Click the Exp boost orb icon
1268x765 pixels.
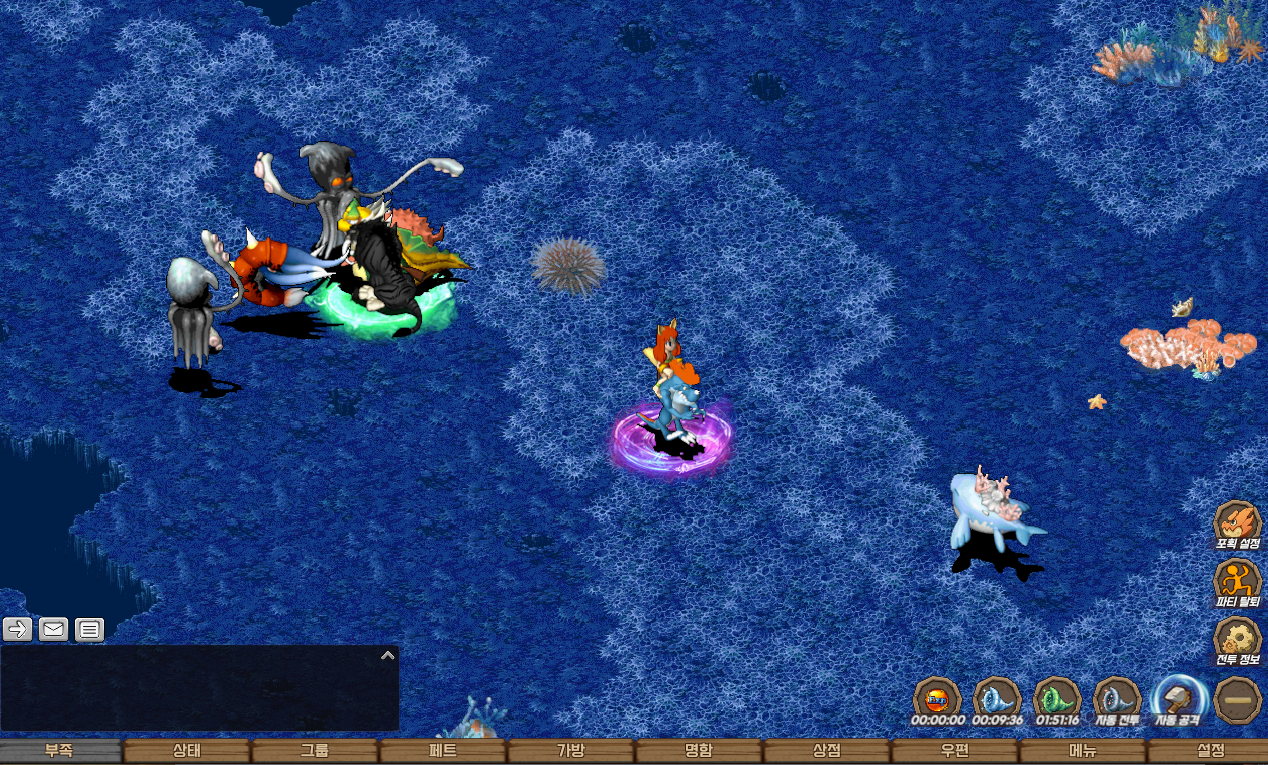[x=937, y=698]
